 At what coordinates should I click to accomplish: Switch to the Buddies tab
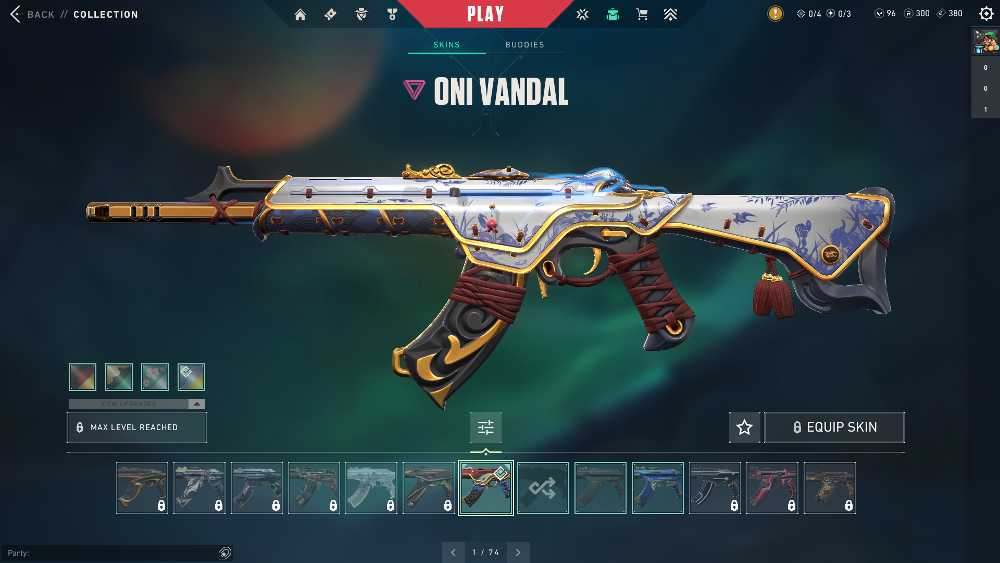524,45
